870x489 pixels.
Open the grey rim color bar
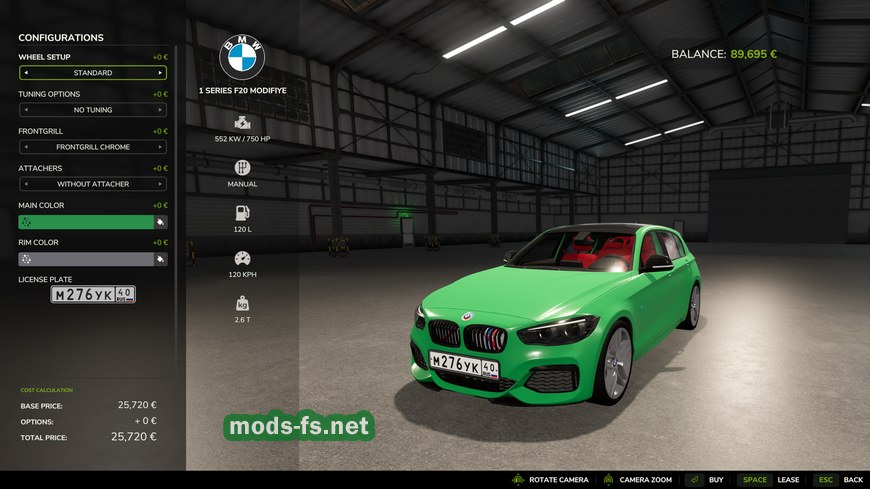(86, 259)
